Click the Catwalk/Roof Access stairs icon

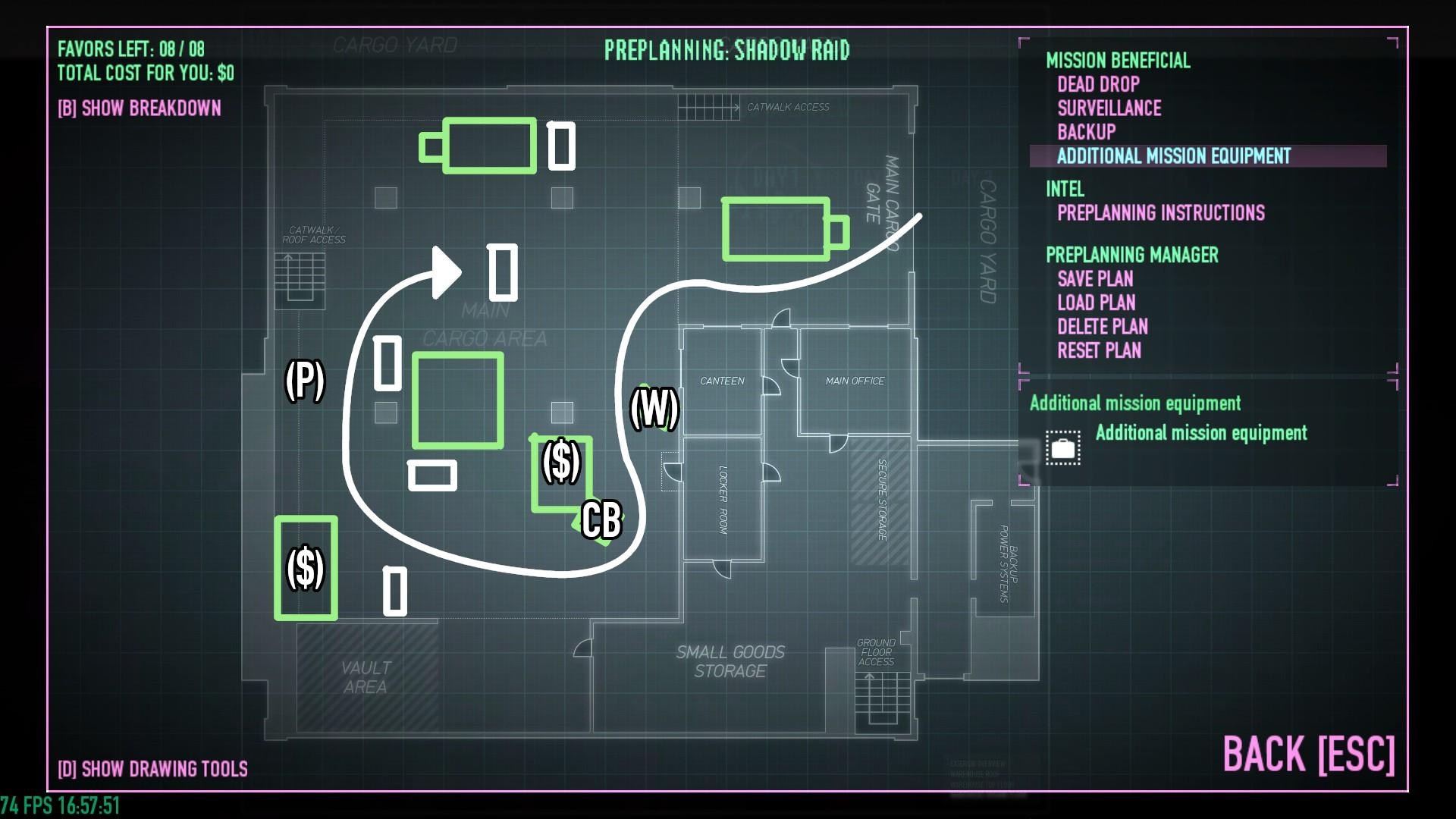click(298, 281)
